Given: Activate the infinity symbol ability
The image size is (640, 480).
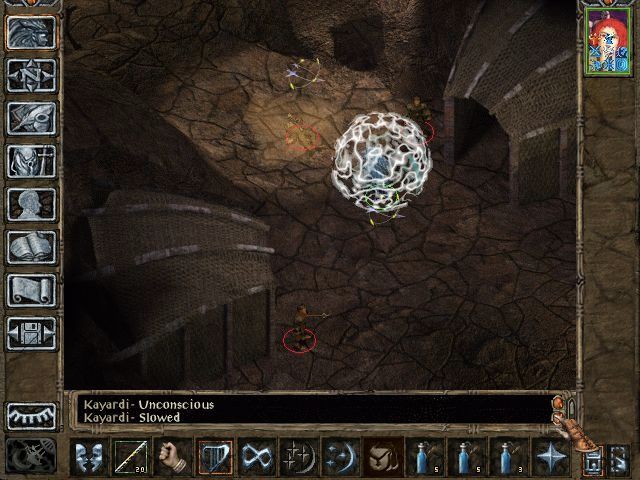Looking at the screenshot, I should coord(257,457).
